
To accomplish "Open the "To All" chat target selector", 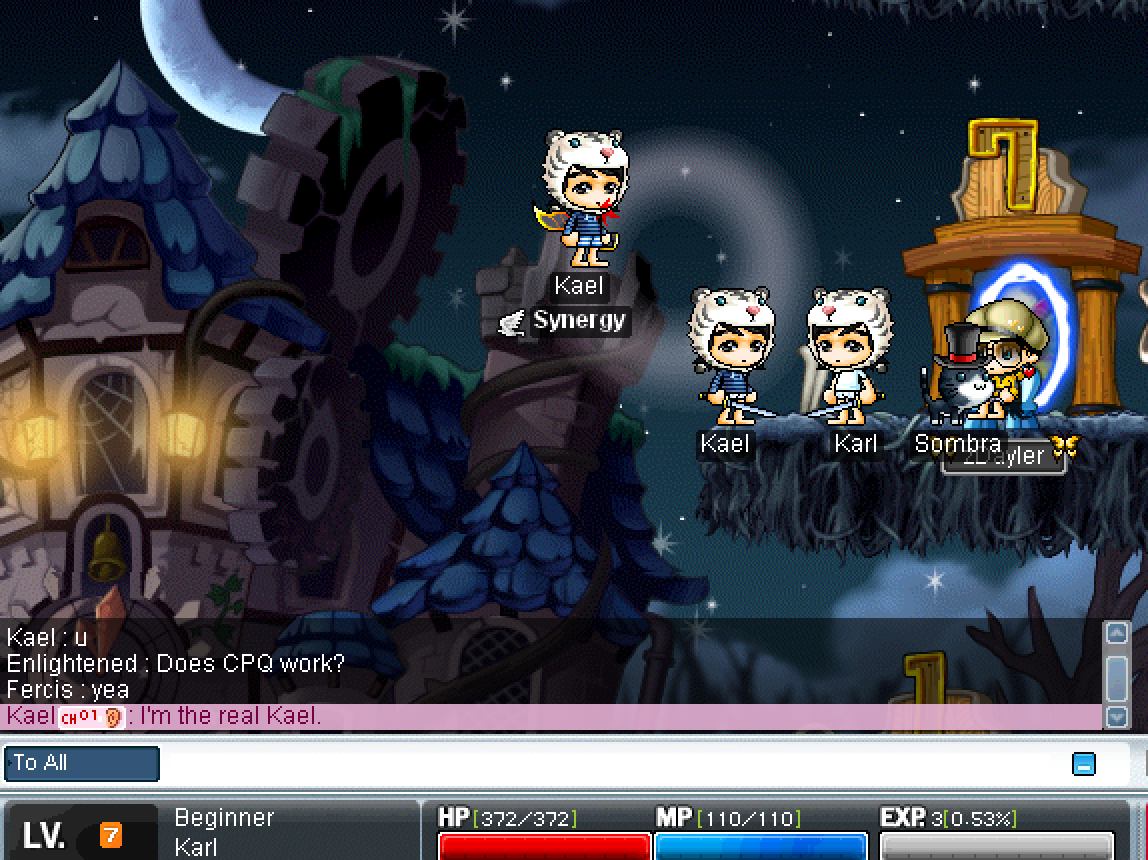I will point(82,763).
